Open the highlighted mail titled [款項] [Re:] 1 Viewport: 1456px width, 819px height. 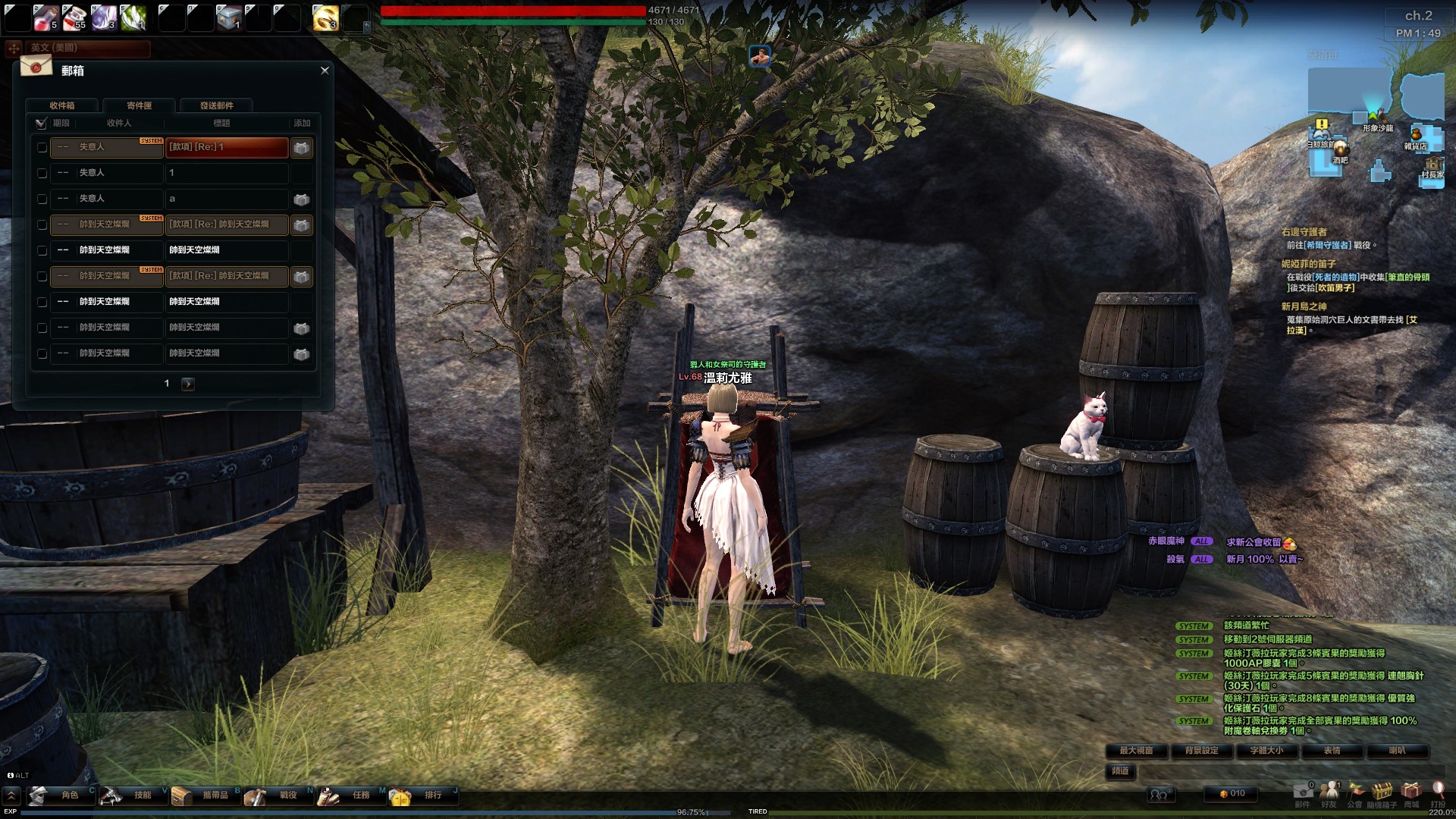pos(227,147)
